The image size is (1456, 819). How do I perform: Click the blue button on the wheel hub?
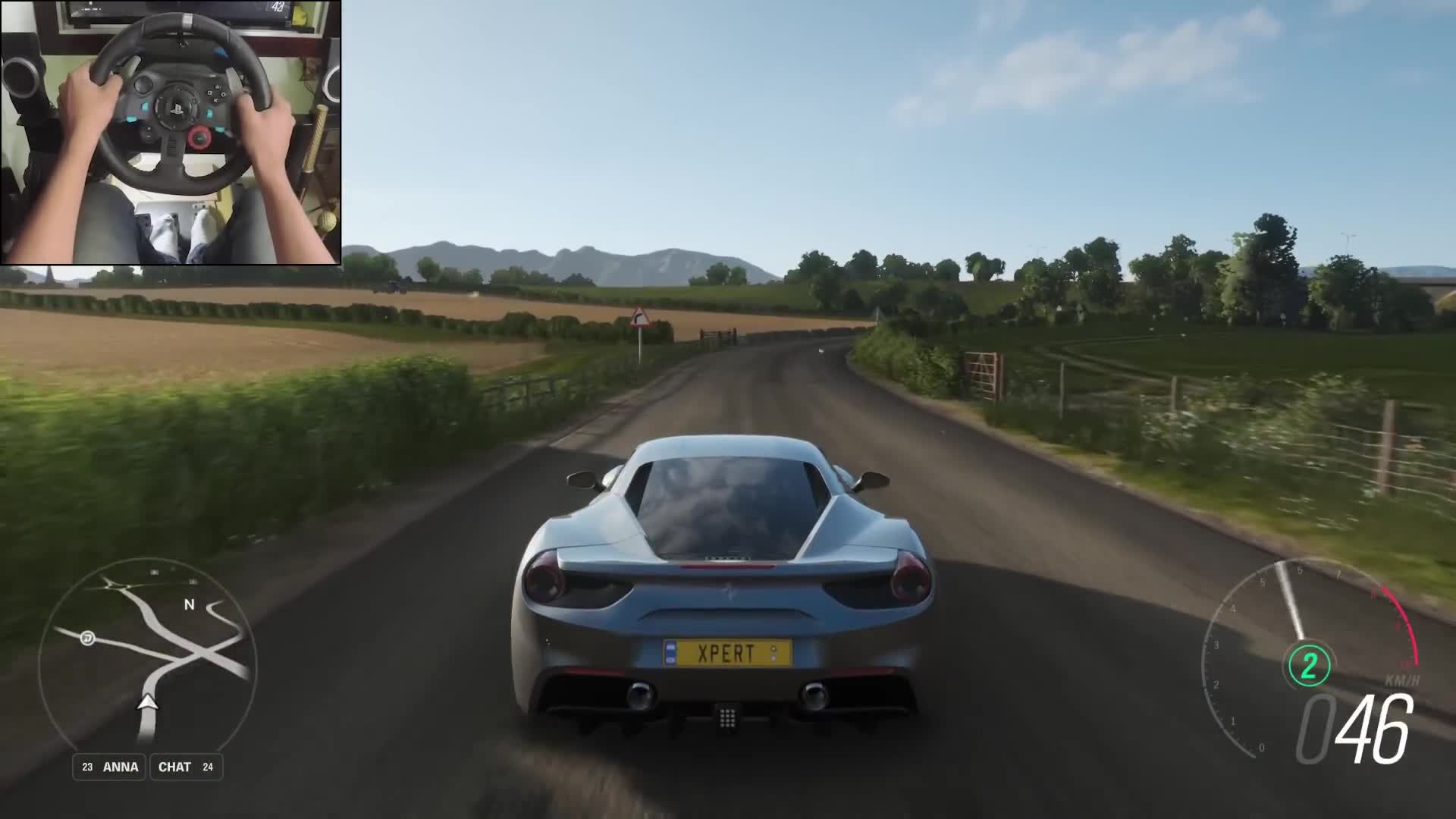(145, 107)
